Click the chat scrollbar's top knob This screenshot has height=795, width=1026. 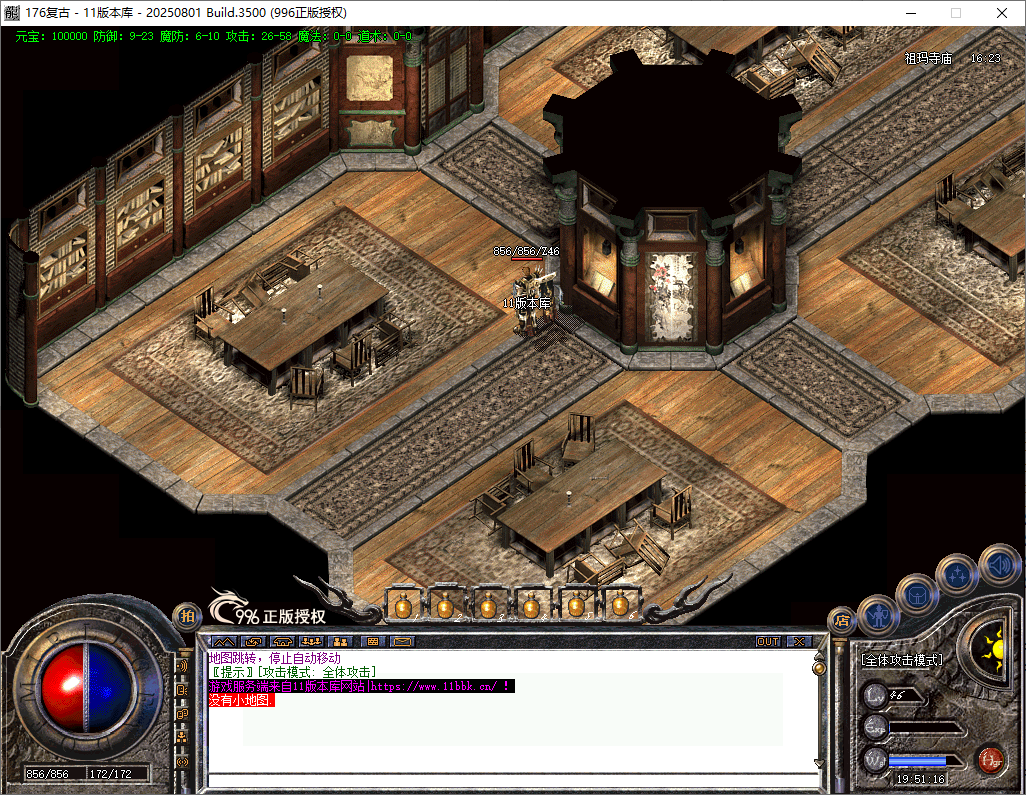click(x=818, y=667)
